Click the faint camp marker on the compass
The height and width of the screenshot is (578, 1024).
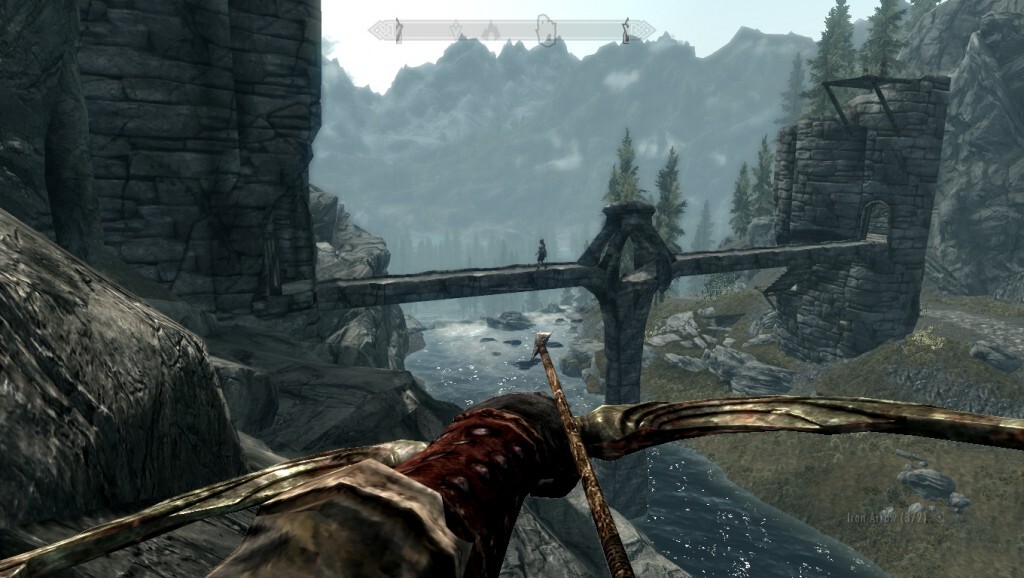490,31
